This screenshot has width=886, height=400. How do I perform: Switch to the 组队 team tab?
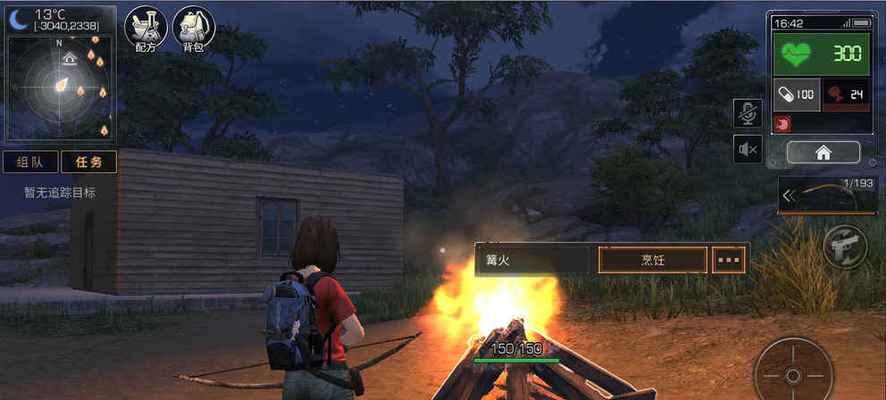[30, 162]
